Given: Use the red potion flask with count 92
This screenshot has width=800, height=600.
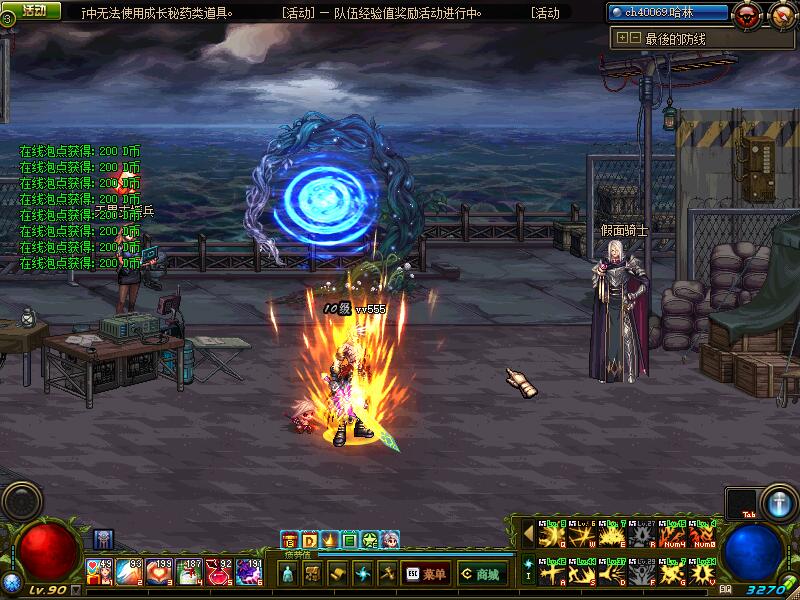Looking at the screenshot, I should pyautogui.click(x=219, y=572).
